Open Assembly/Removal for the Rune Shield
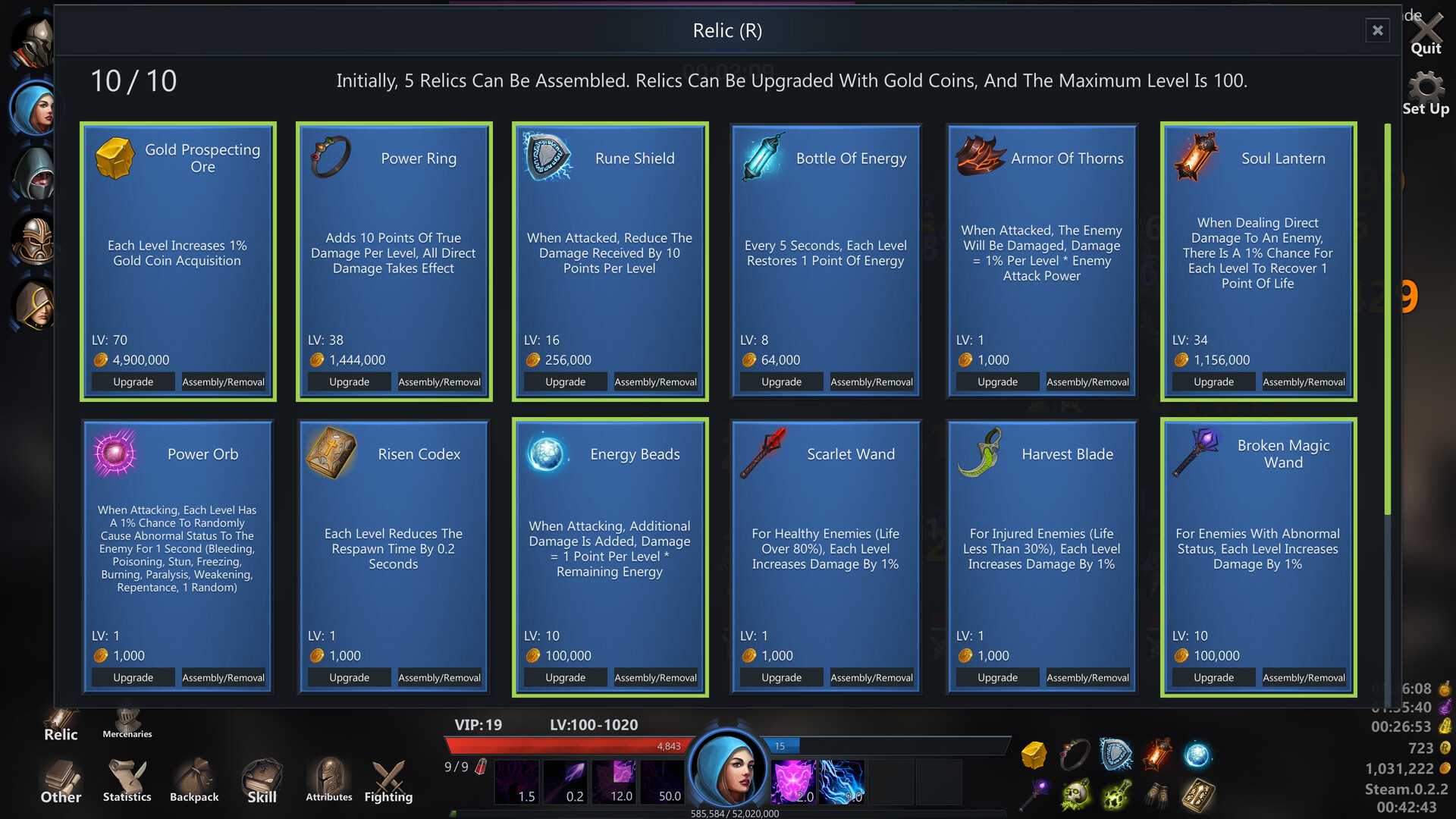This screenshot has height=819, width=1456. [655, 381]
